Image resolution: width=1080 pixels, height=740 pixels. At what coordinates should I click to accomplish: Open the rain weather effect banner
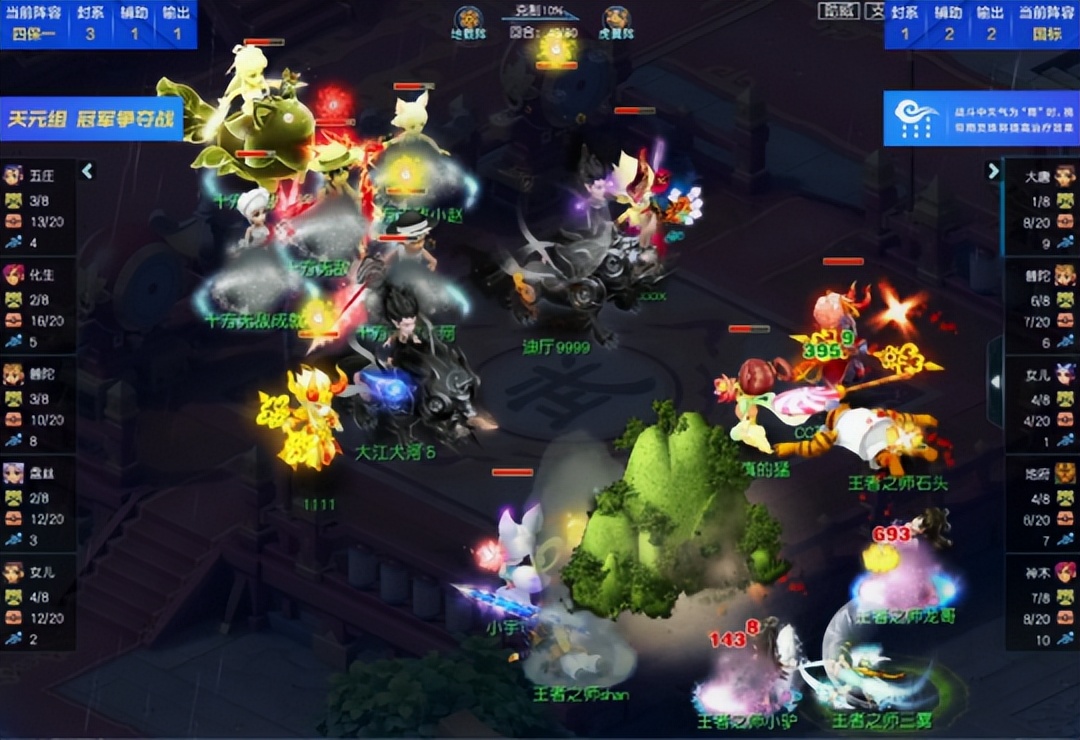click(x=980, y=119)
